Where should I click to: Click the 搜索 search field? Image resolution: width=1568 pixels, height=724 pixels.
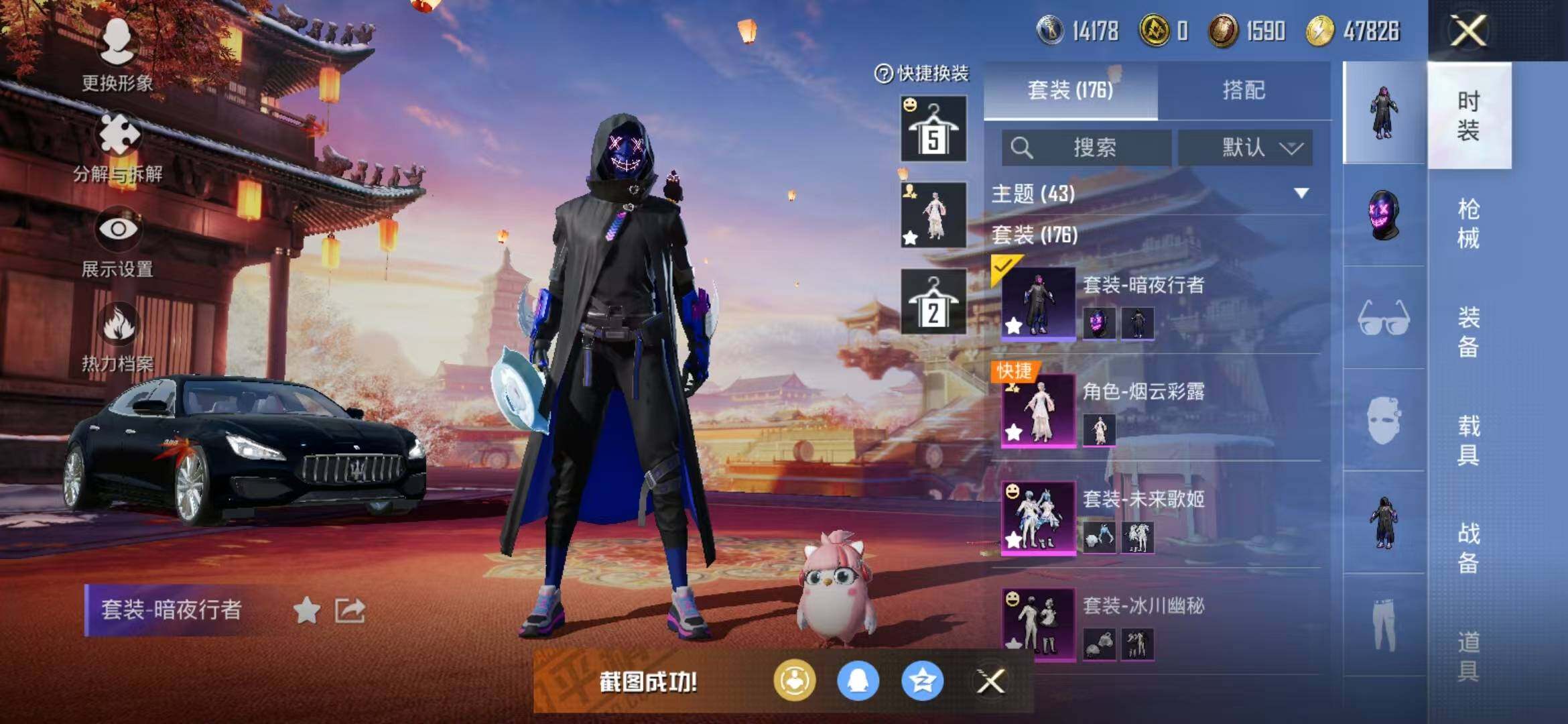[1086, 147]
